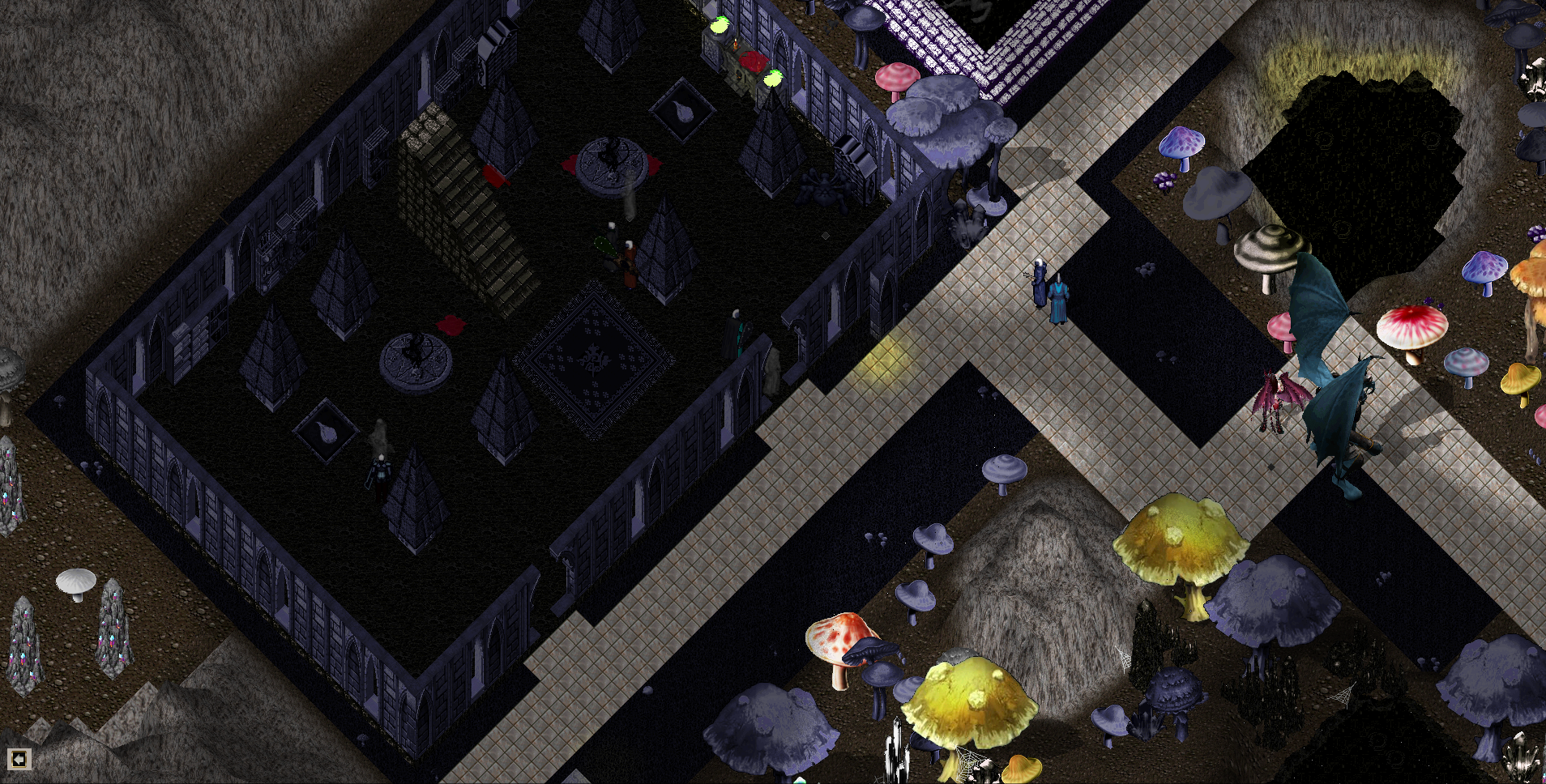The height and width of the screenshot is (784, 1546).
Task: Click the gold-framed left arrow button
Action: pos(19,759)
